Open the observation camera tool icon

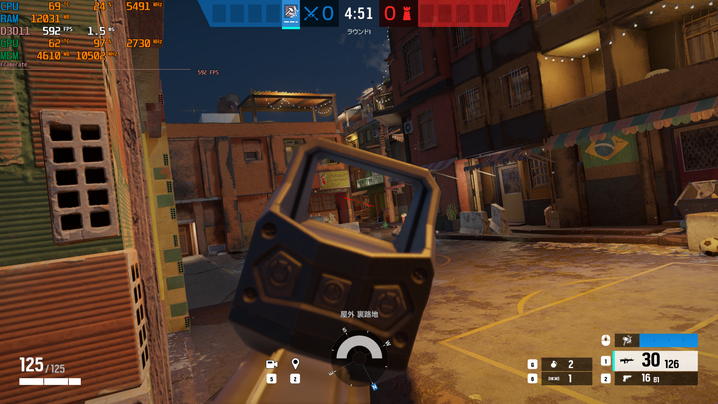coord(272,364)
